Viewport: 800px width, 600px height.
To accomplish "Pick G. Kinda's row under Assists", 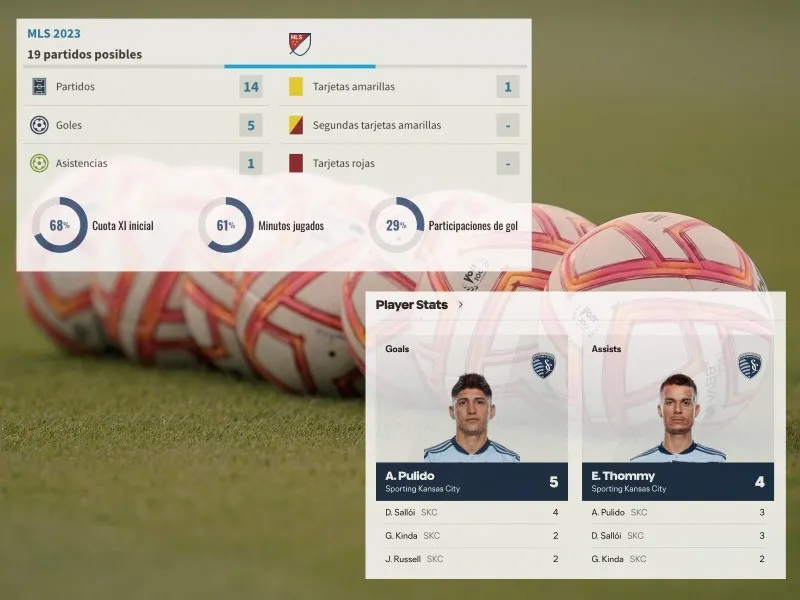I will click(x=677, y=558).
